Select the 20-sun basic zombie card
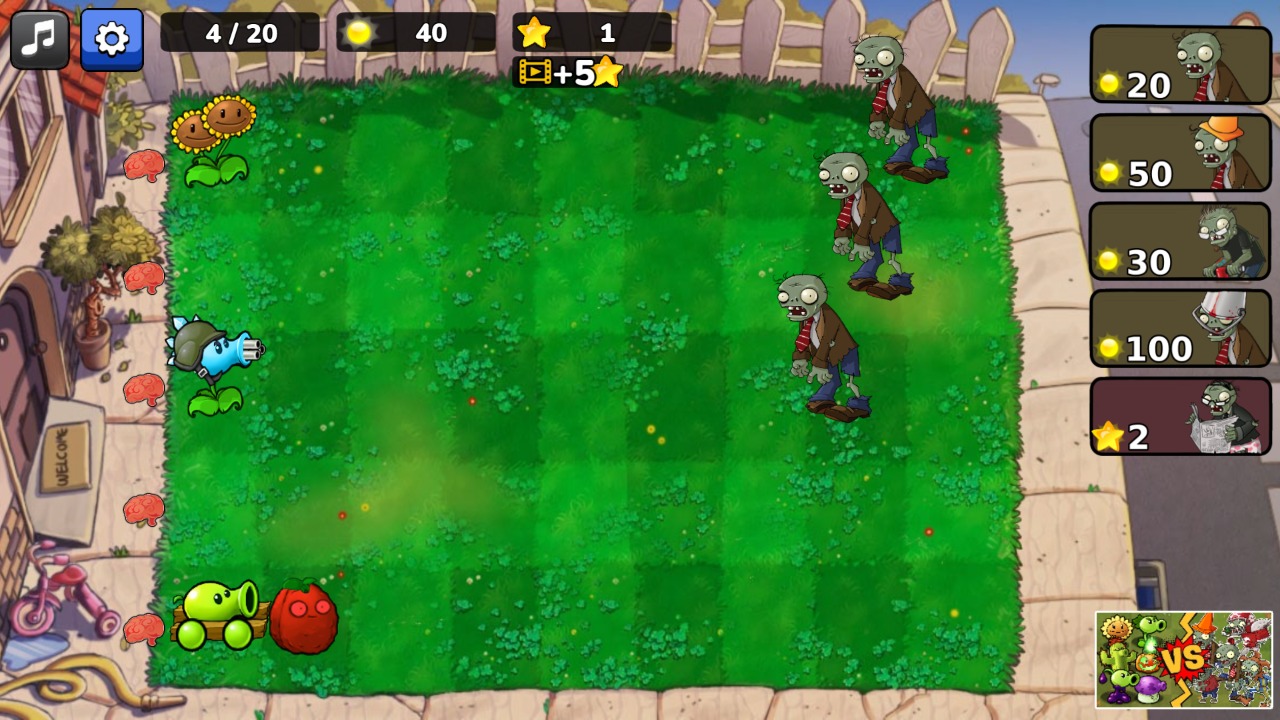 1180,65
